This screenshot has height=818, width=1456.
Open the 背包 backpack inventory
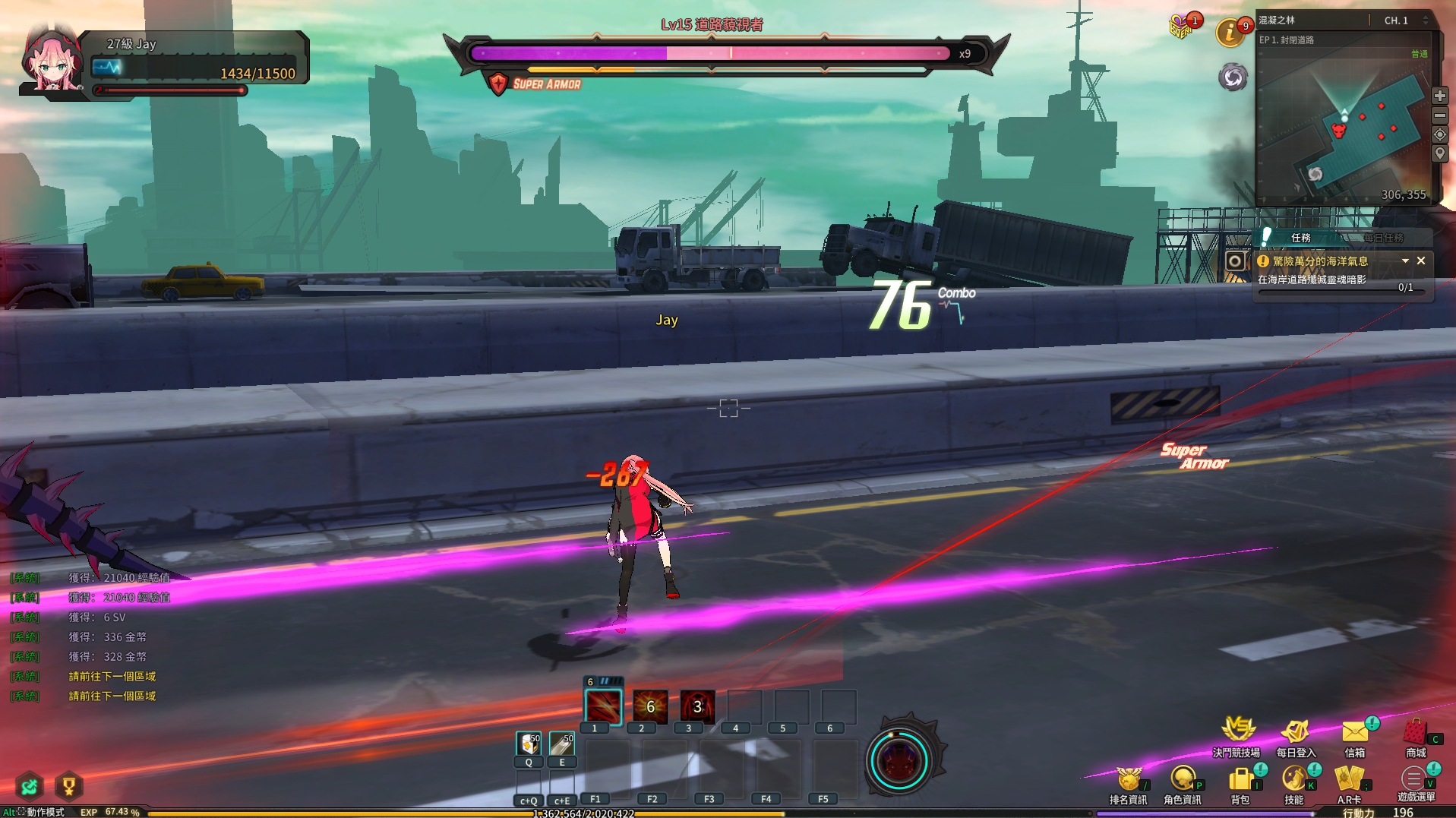[1240, 779]
